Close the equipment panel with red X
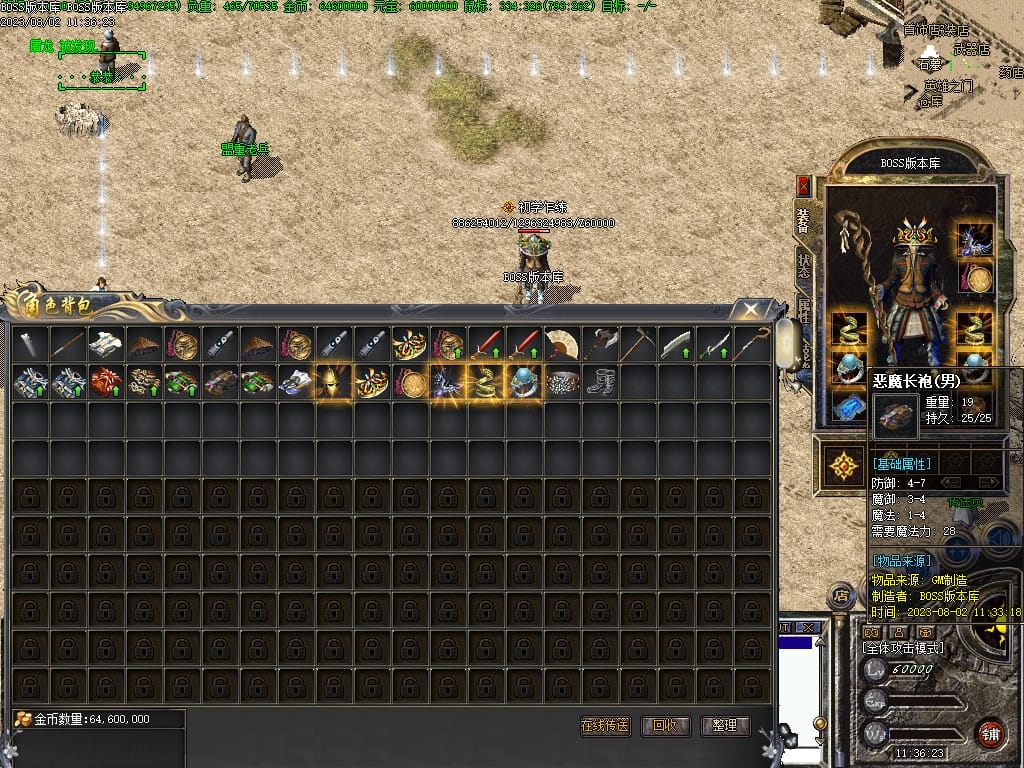Screen dimensions: 1024x768 (803, 186)
